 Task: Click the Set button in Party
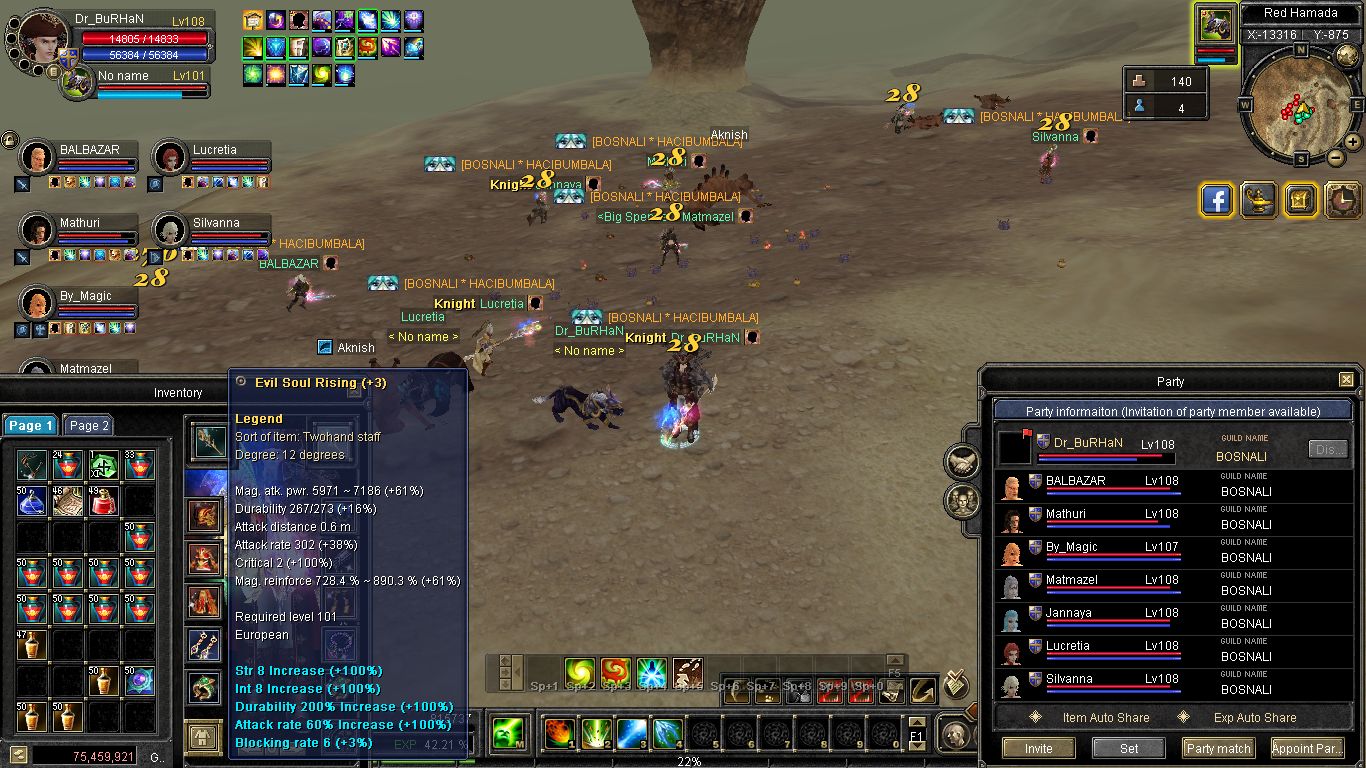1129,748
